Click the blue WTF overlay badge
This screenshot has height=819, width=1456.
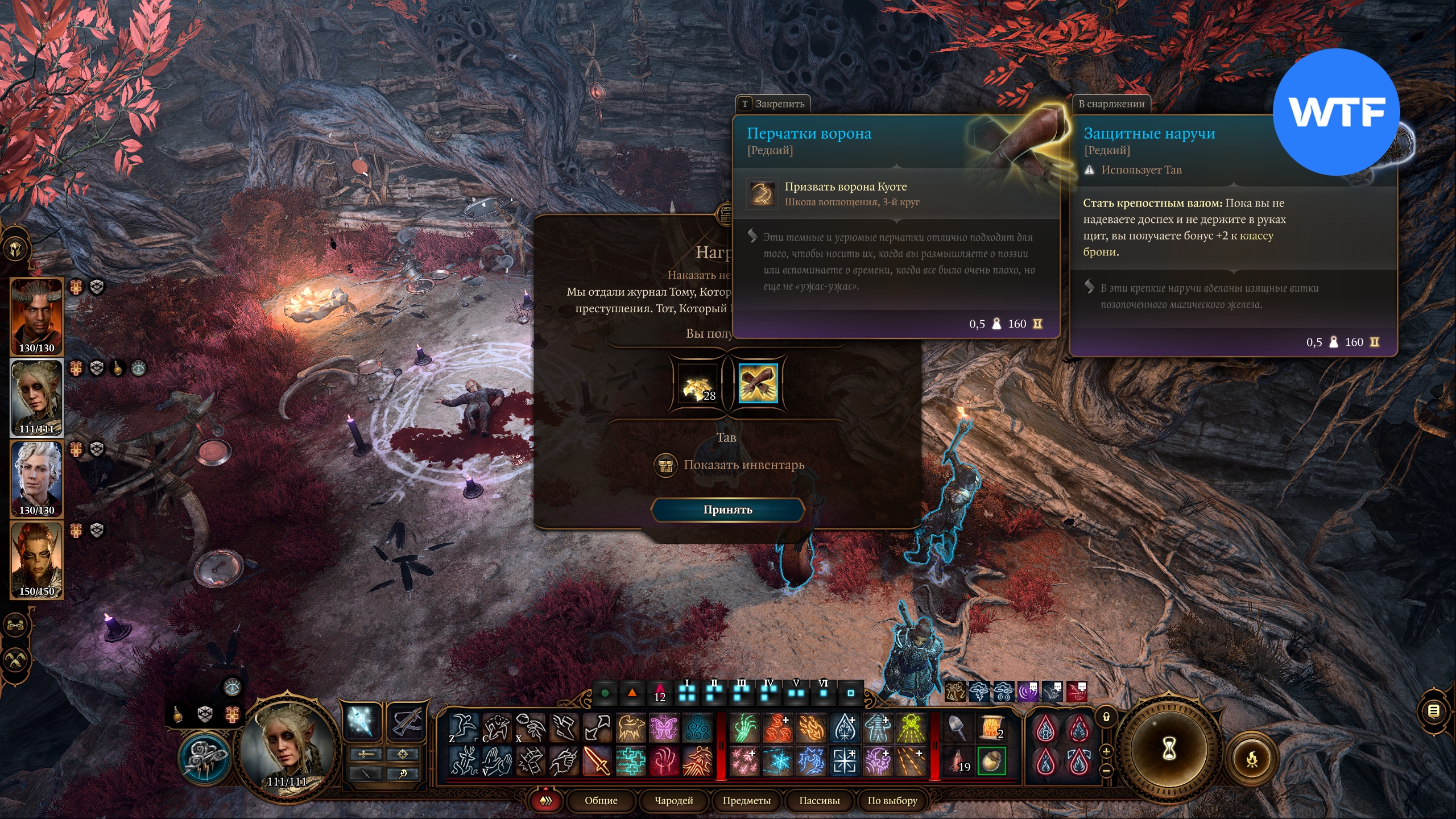pyautogui.click(x=1335, y=112)
